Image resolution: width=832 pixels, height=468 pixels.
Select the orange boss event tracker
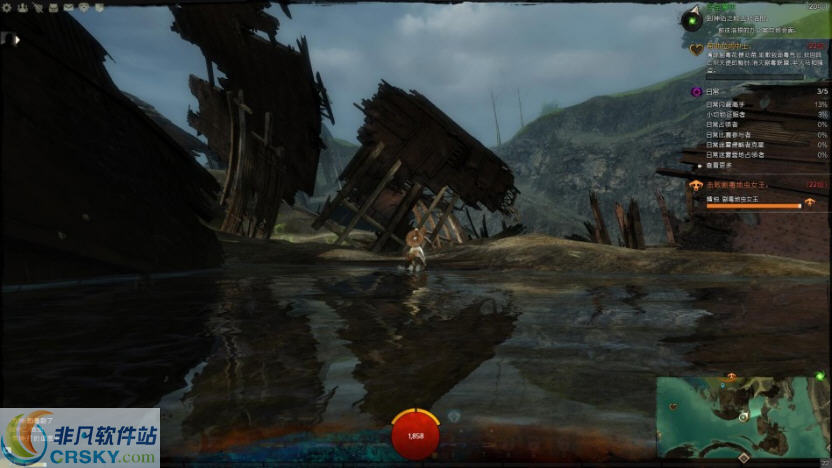click(694, 185)
